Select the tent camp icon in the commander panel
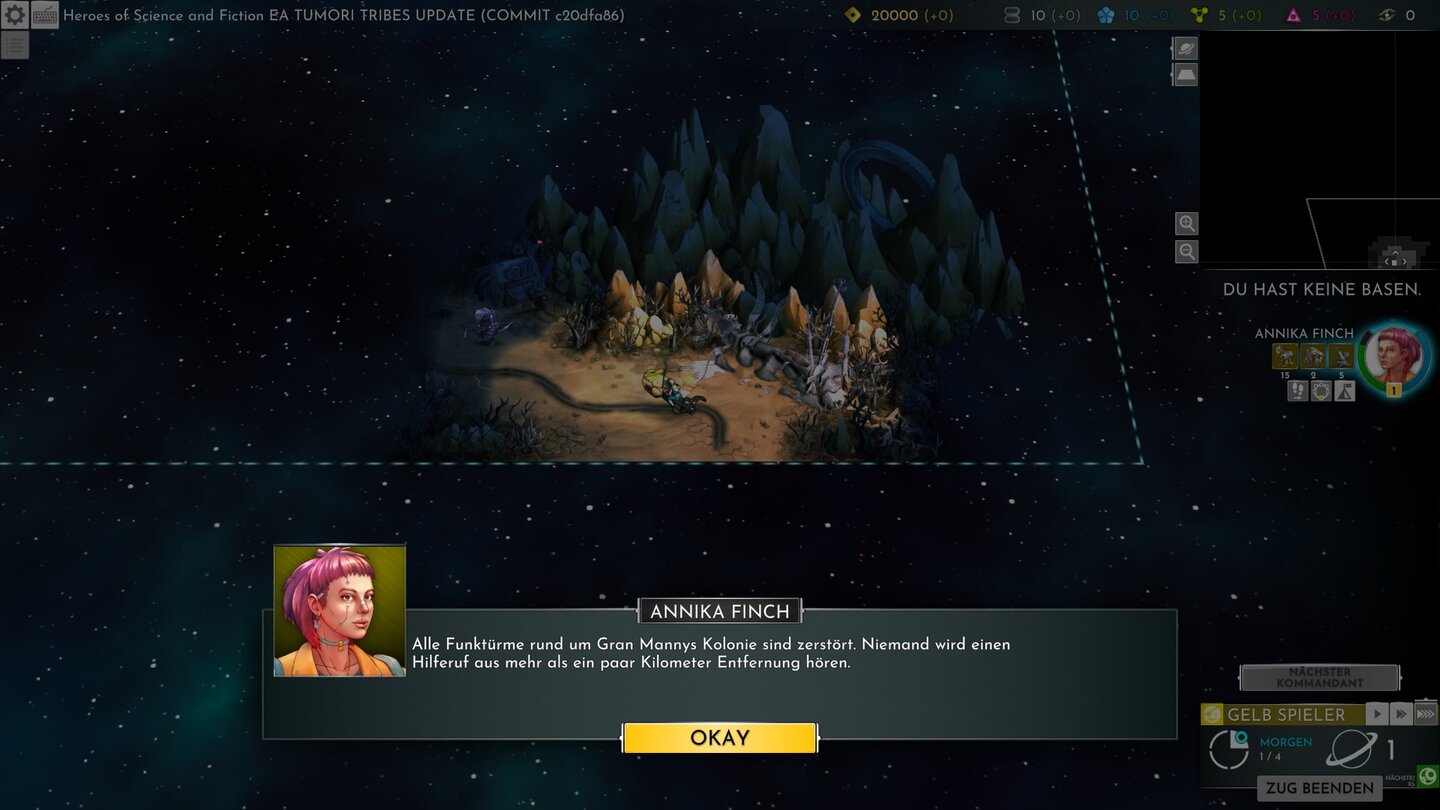This screenshot has height=810, width=1440. pos(1343,390)
